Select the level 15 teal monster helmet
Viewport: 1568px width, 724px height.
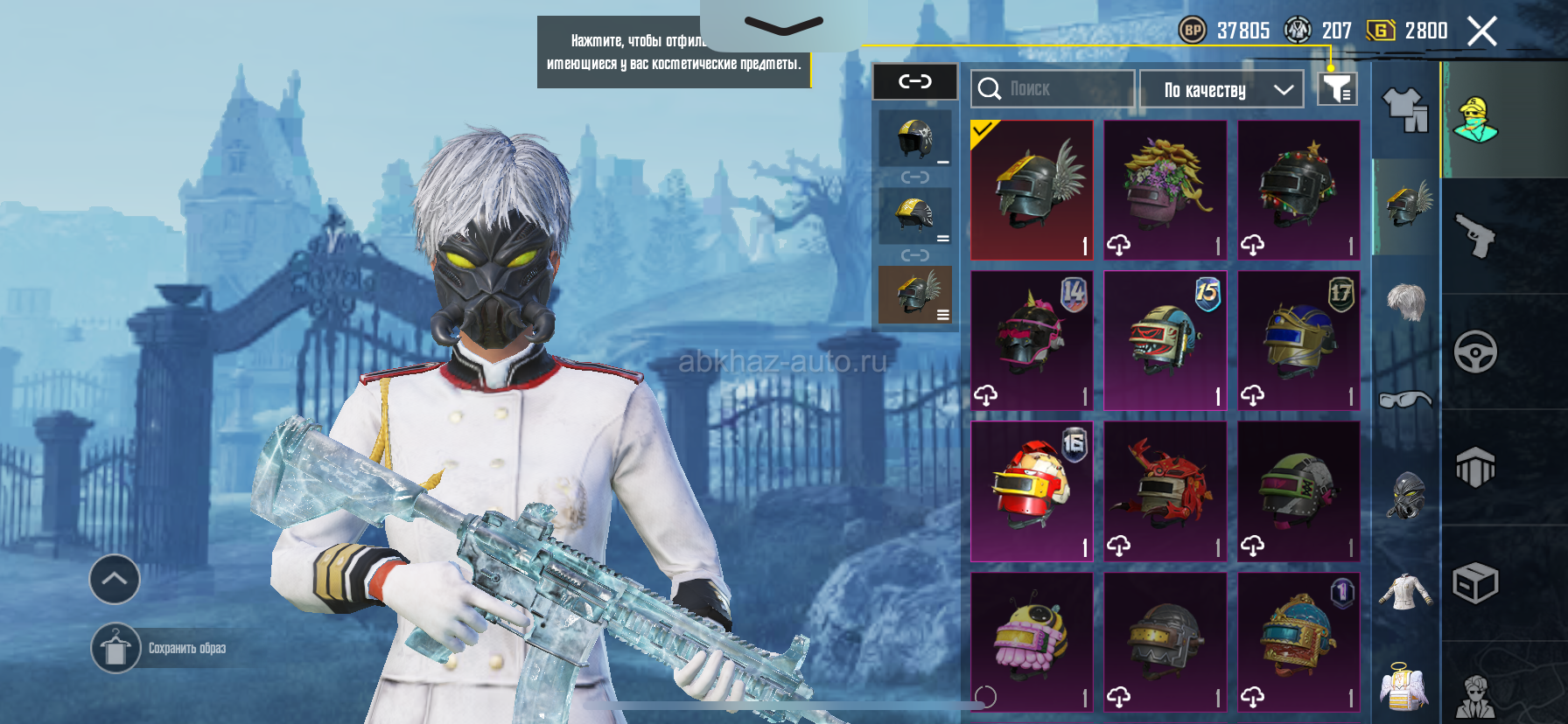1165,341
